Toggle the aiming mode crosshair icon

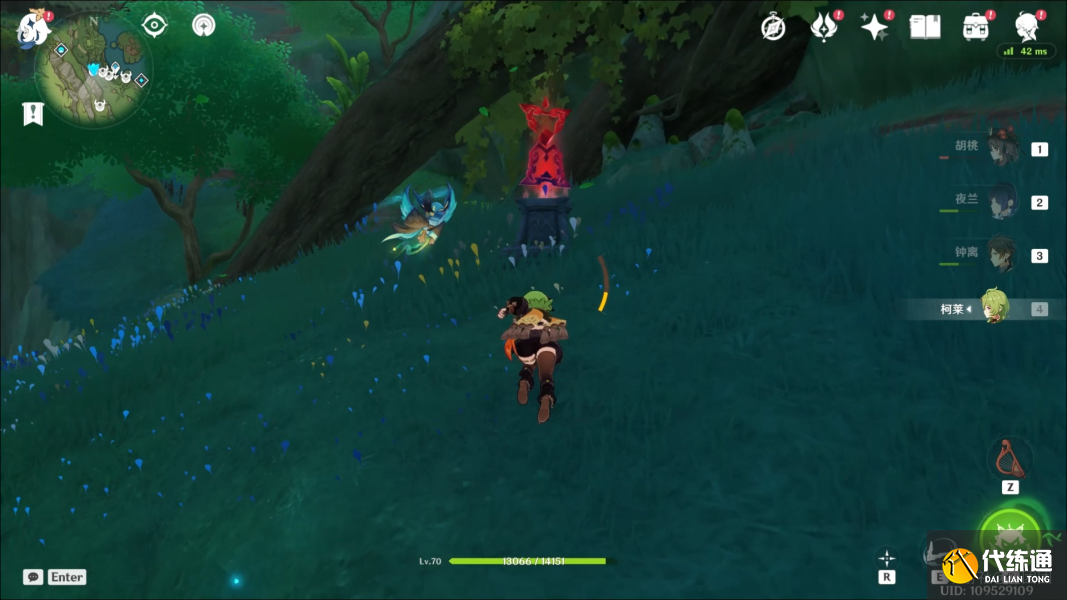[887, 558]
